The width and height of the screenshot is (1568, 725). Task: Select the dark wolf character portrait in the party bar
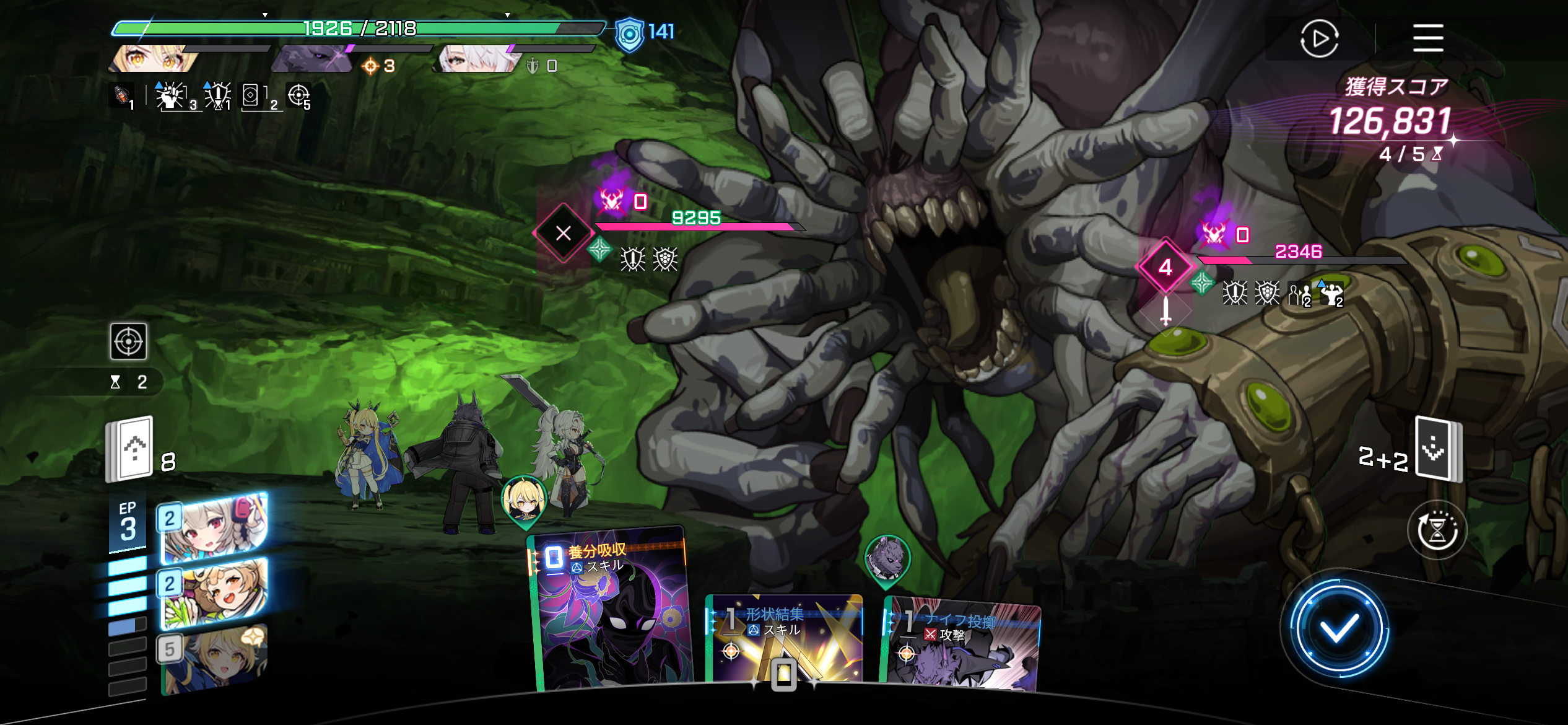[x=313, y=60]
